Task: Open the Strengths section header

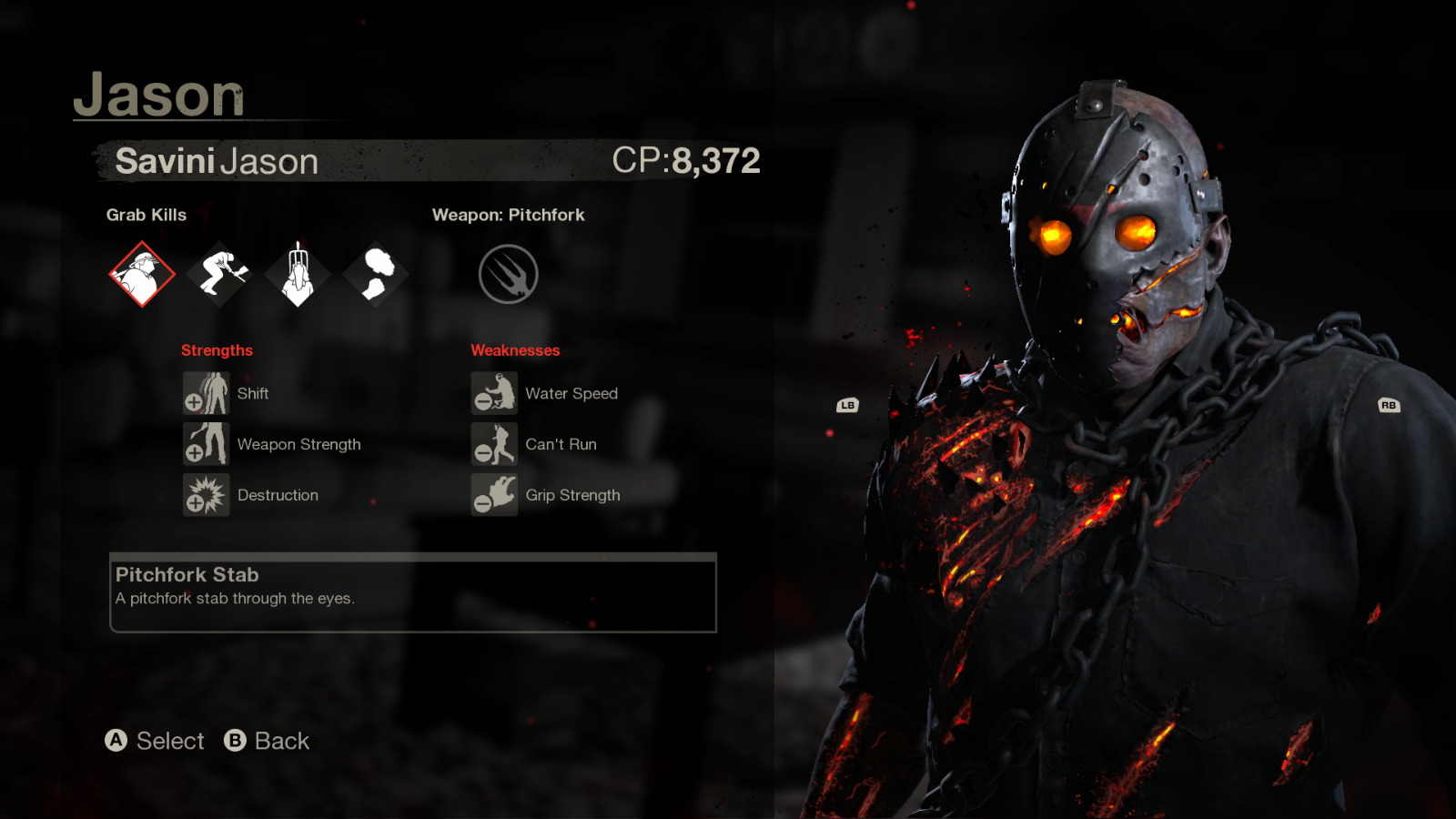Action: [x=217, y=349]
